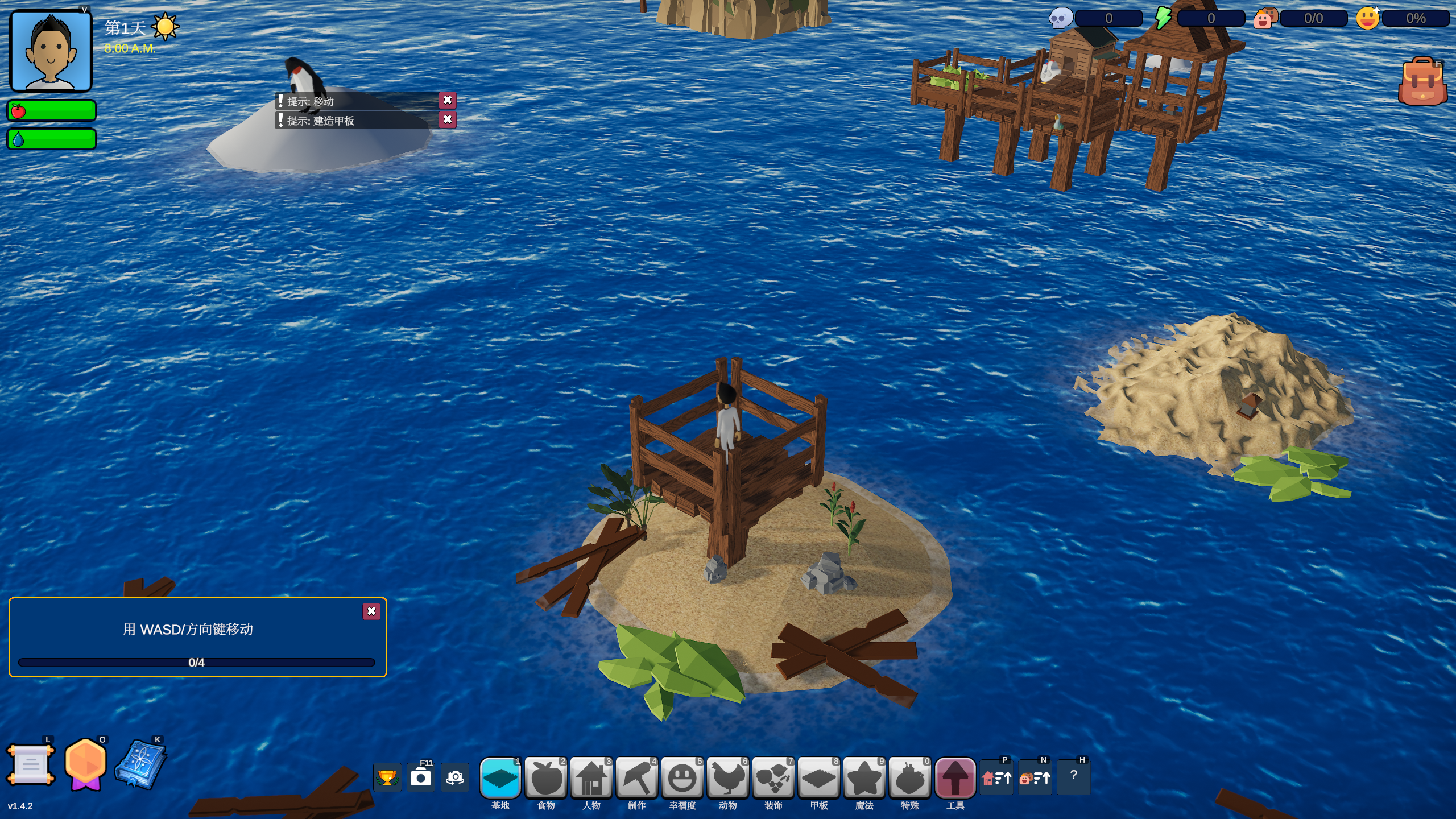The width and height of the screenshot is (1456, 819).
Task: Open the orange backpack inventory
Action: pyautogui.click(x=1422, y=81)
